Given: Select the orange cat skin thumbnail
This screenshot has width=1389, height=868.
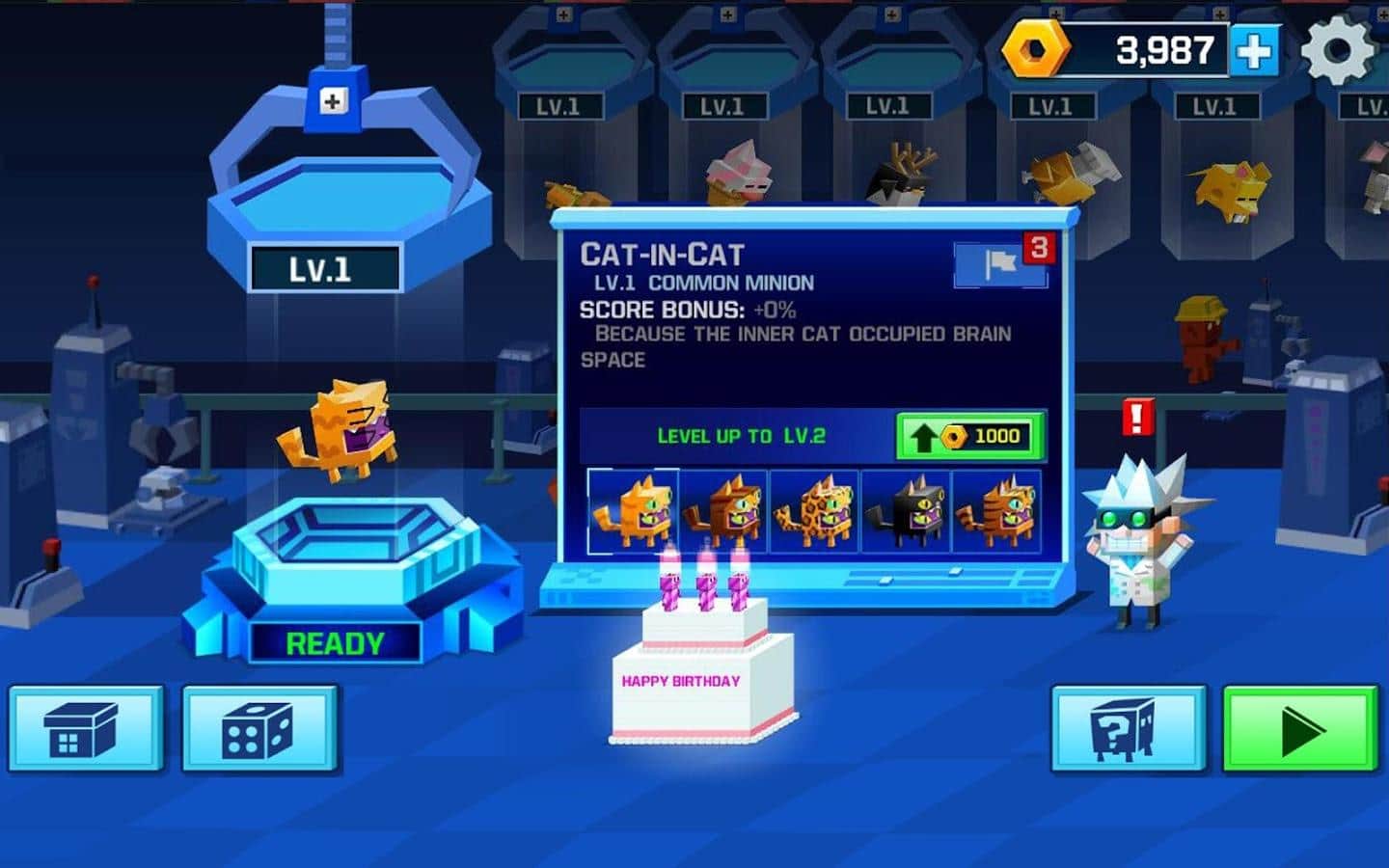Looking at the screenshot, I should click(x=633, y=512).
